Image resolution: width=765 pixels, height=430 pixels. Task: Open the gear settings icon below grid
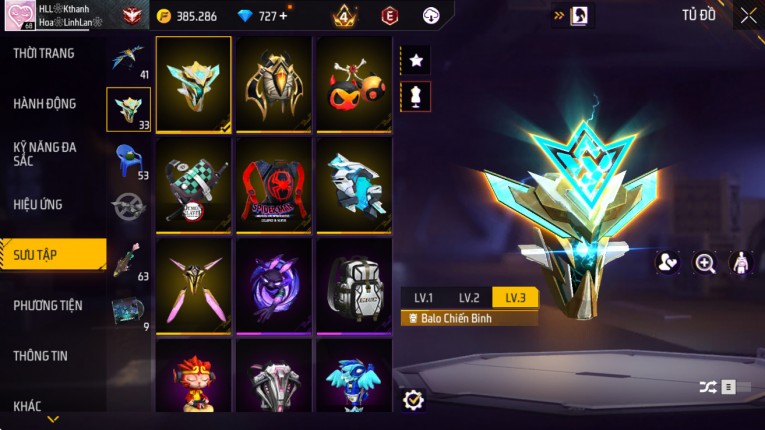[x=413, y=400]
